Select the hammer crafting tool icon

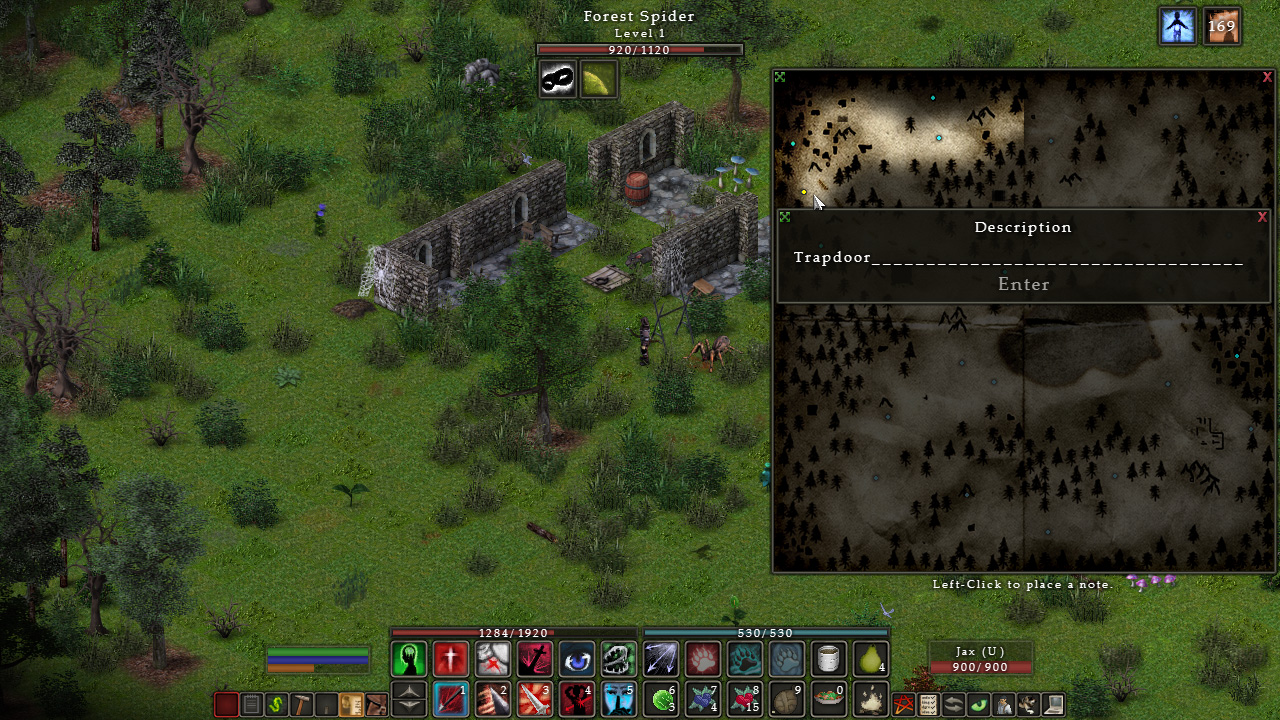301,705
